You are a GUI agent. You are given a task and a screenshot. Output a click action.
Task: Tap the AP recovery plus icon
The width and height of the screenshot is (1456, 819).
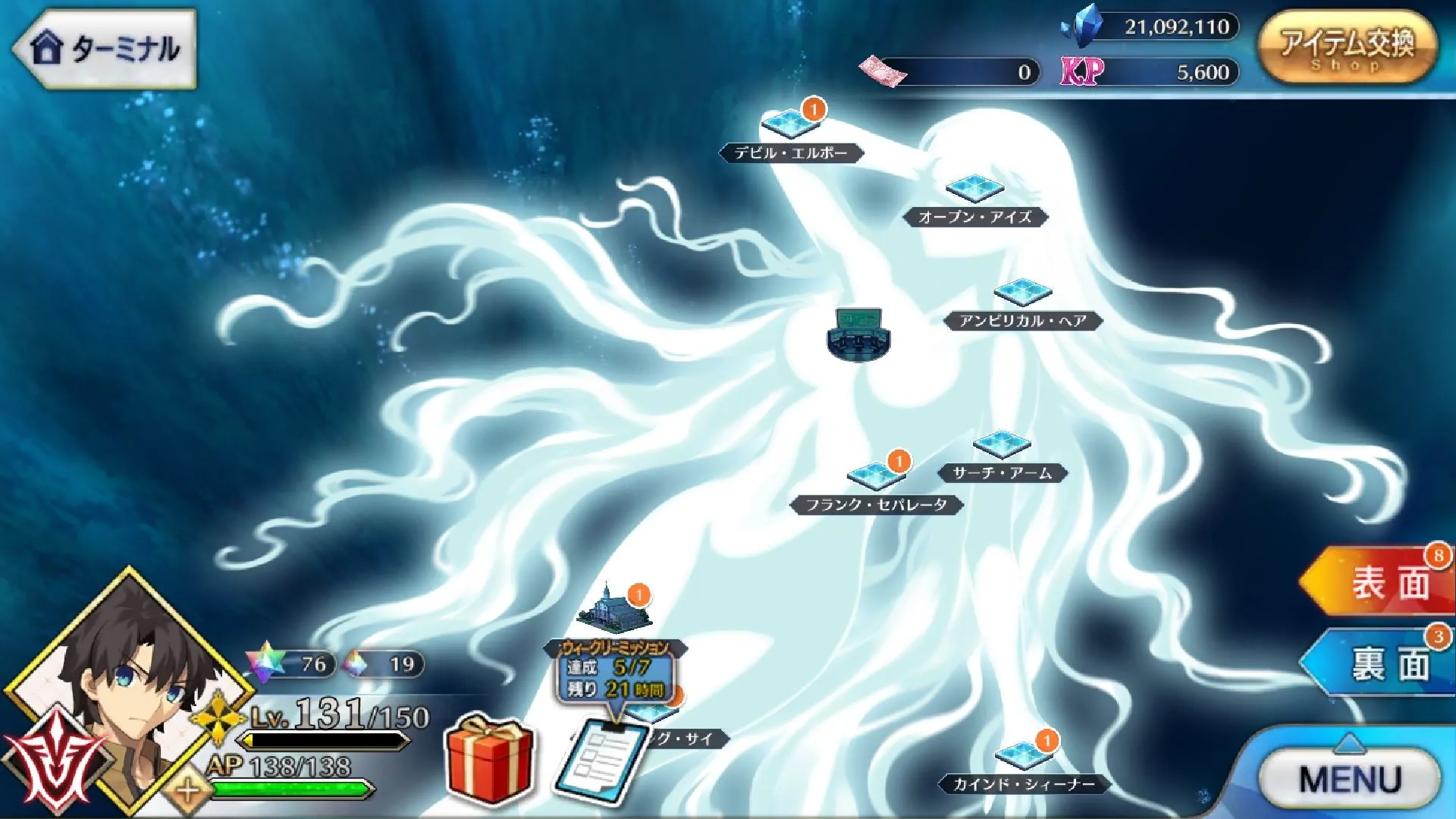(187, 792)
